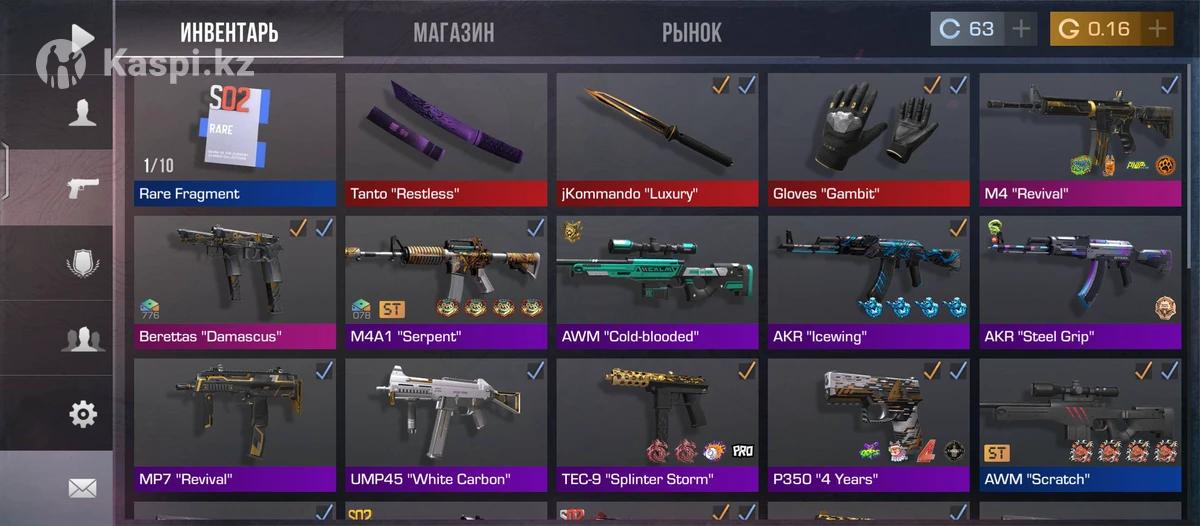Open the clan shield icon
This screenshot has width=1200, height=526.
pos(82,263)
